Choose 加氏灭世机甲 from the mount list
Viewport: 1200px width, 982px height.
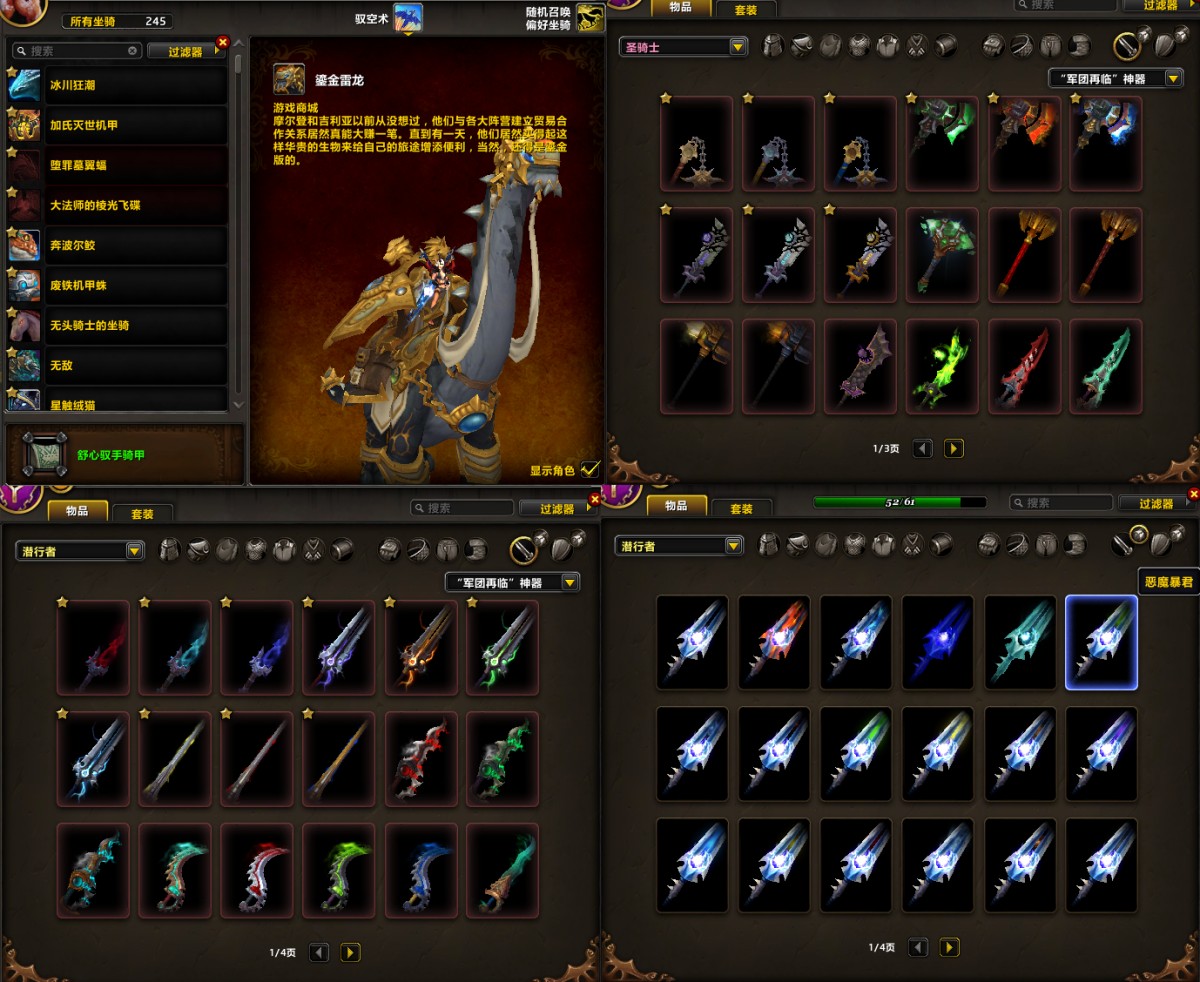(x=120, y=126)
